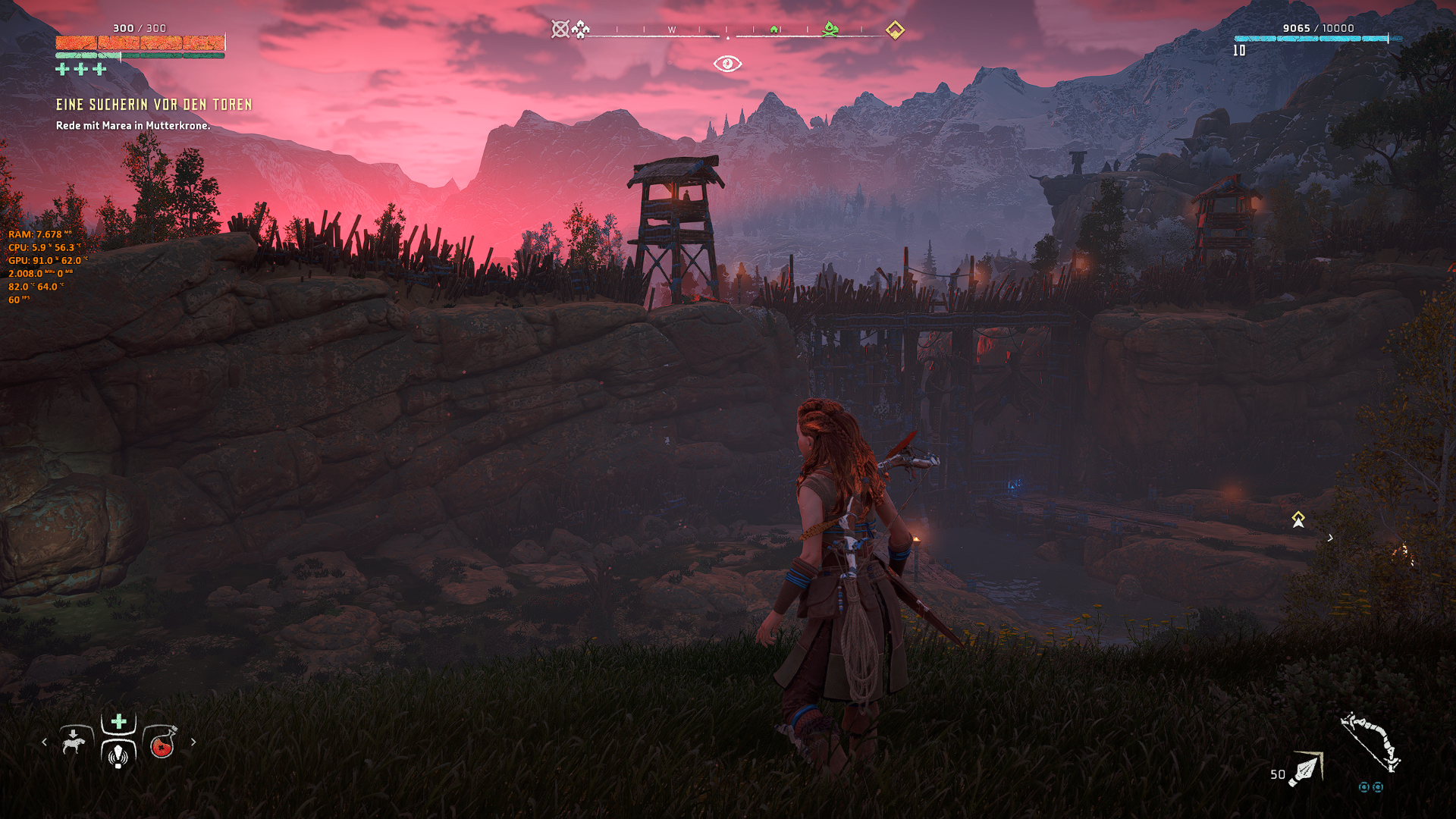This screenshot has height=819, width=1456.
Task: Select the small green house compass marker
Action: coord(774,30)
